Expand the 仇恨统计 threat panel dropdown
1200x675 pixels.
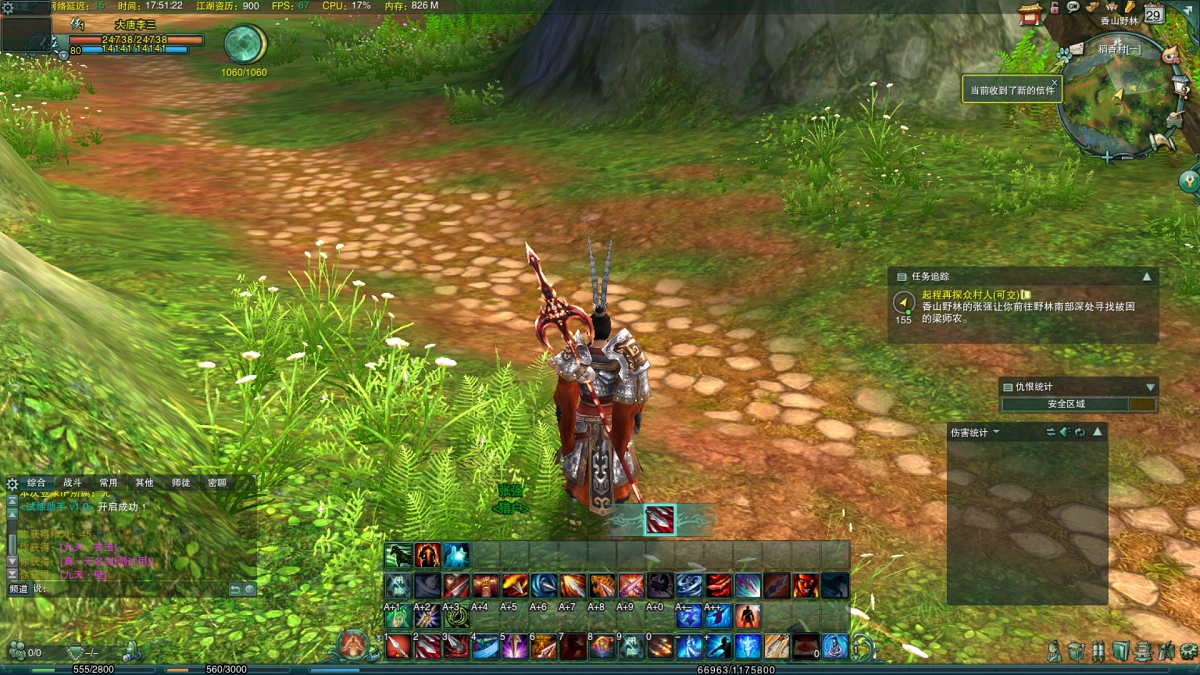1150,387
